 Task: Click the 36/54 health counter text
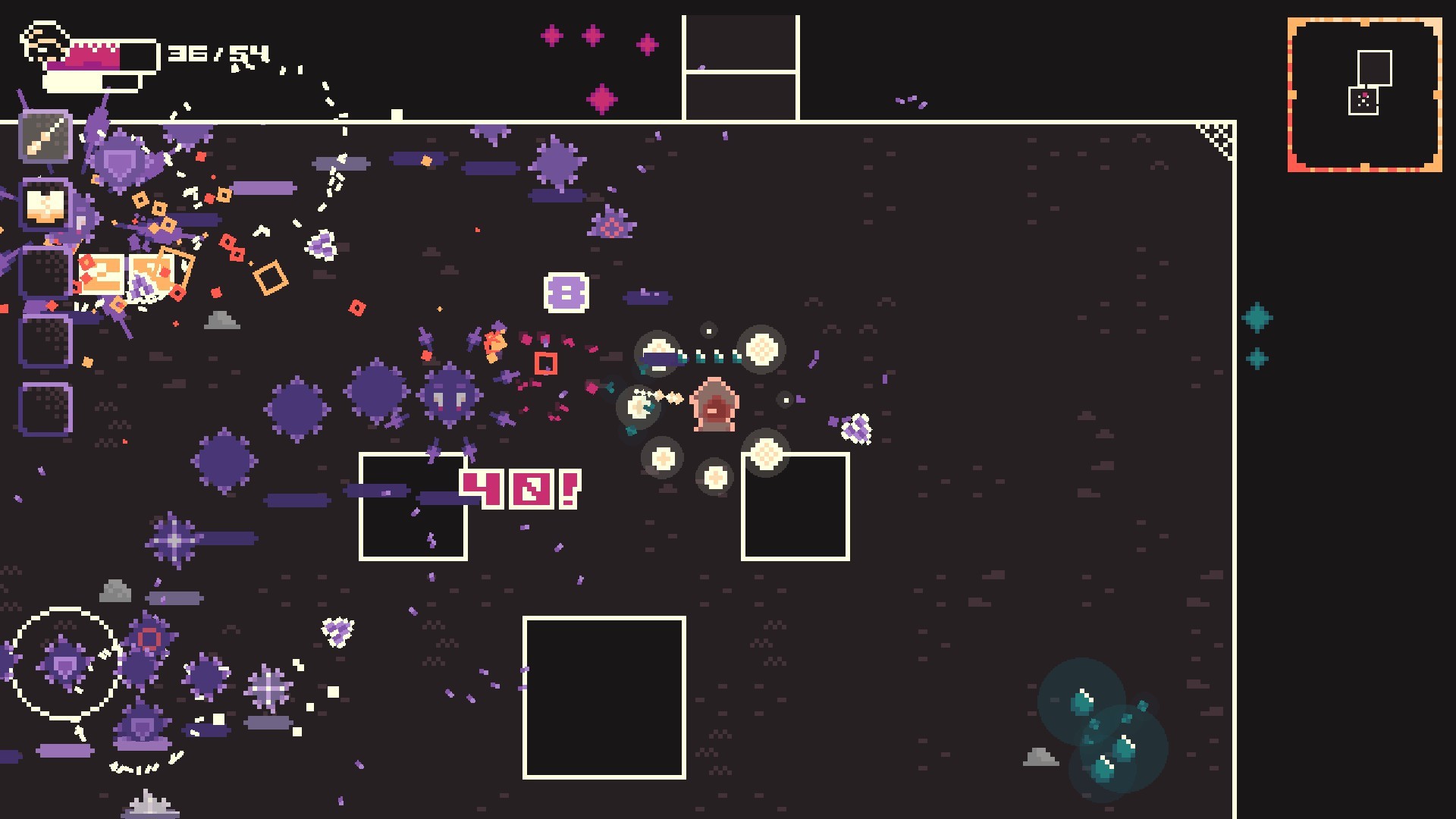tap(218, 53)
